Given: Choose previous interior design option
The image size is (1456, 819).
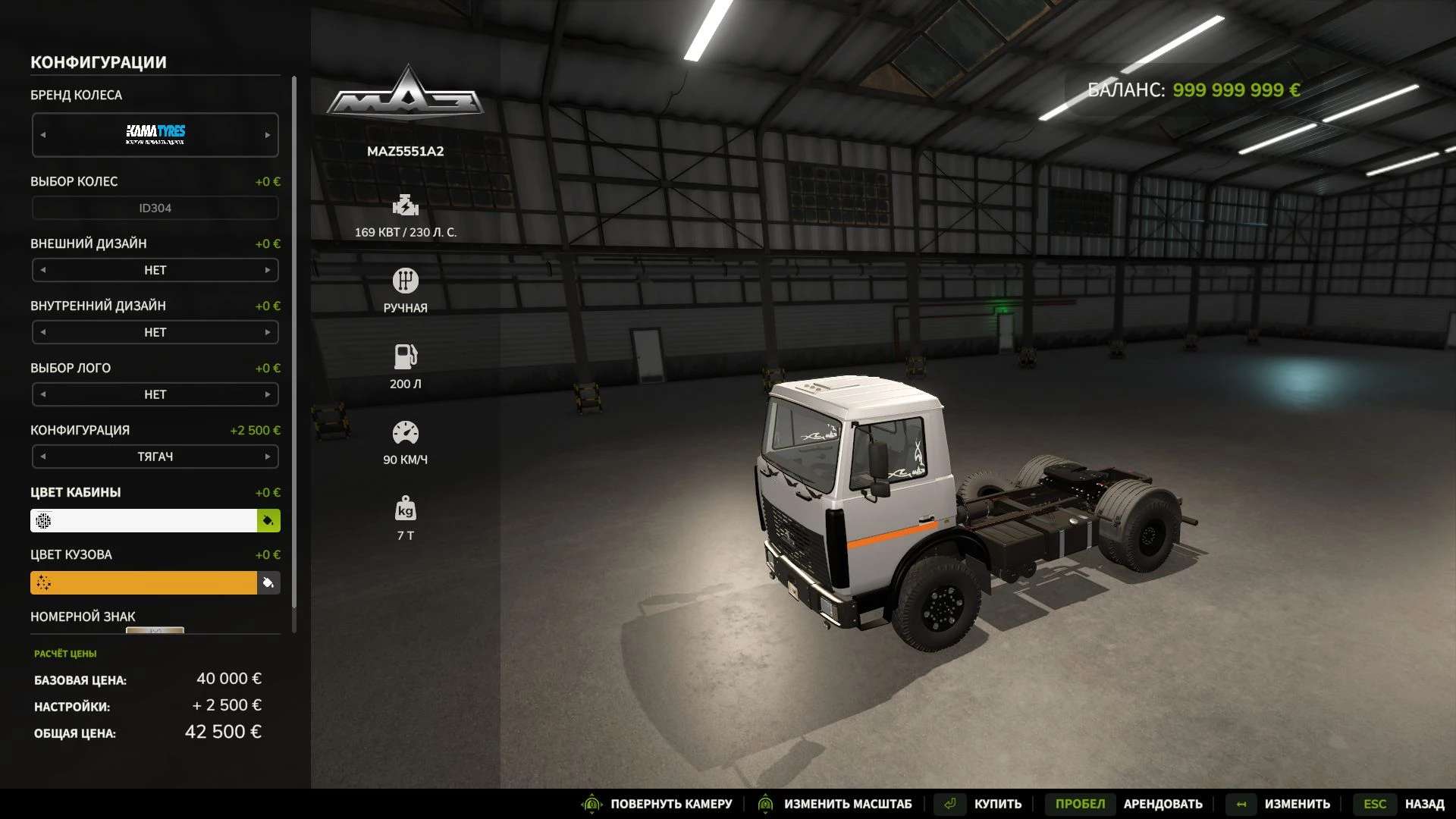Looking at the screenshot, I should [43, 332].
